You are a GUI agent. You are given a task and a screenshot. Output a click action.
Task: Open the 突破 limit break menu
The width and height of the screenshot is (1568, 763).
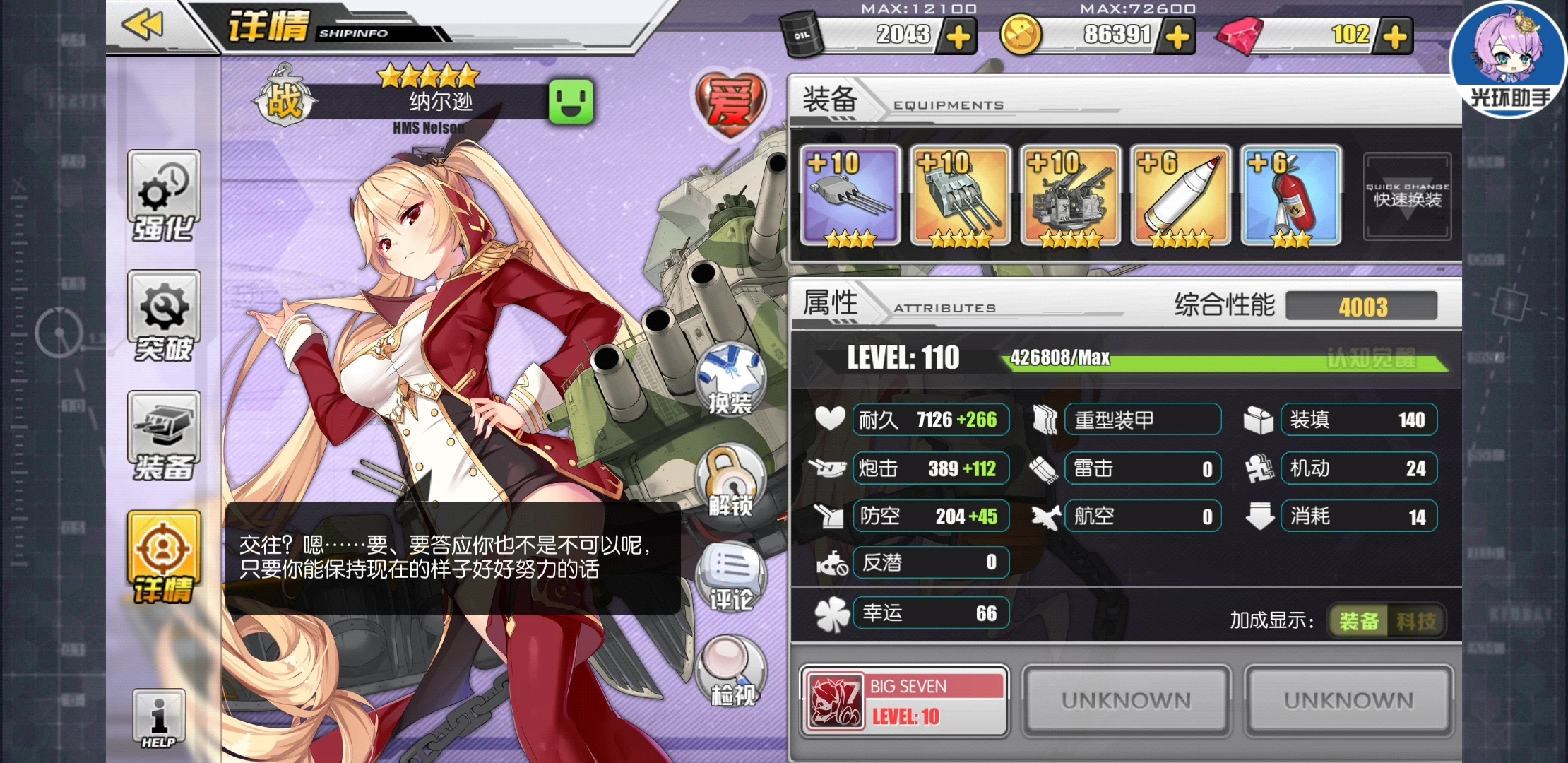[164, 316]
